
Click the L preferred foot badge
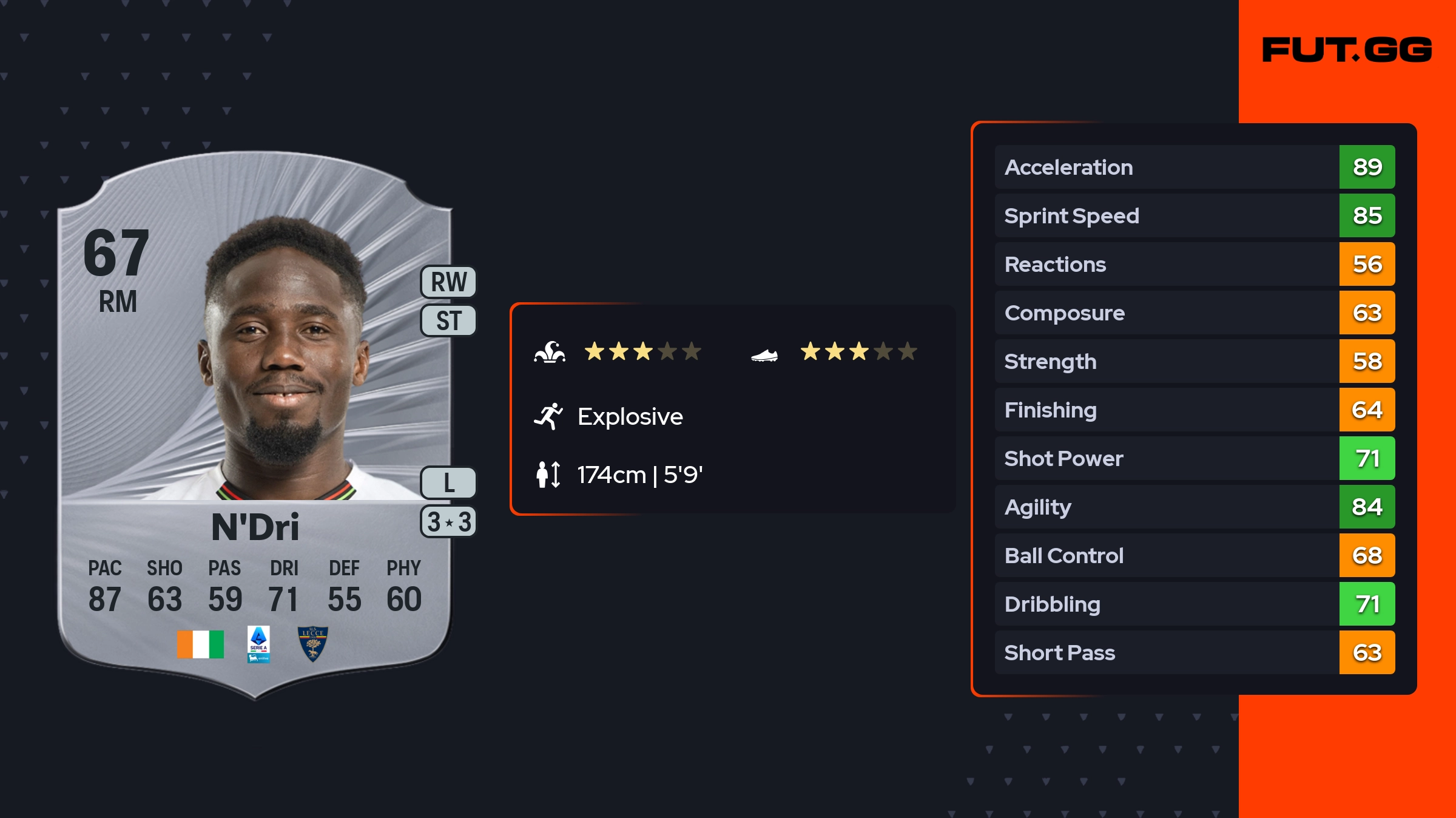pos(449,482)
